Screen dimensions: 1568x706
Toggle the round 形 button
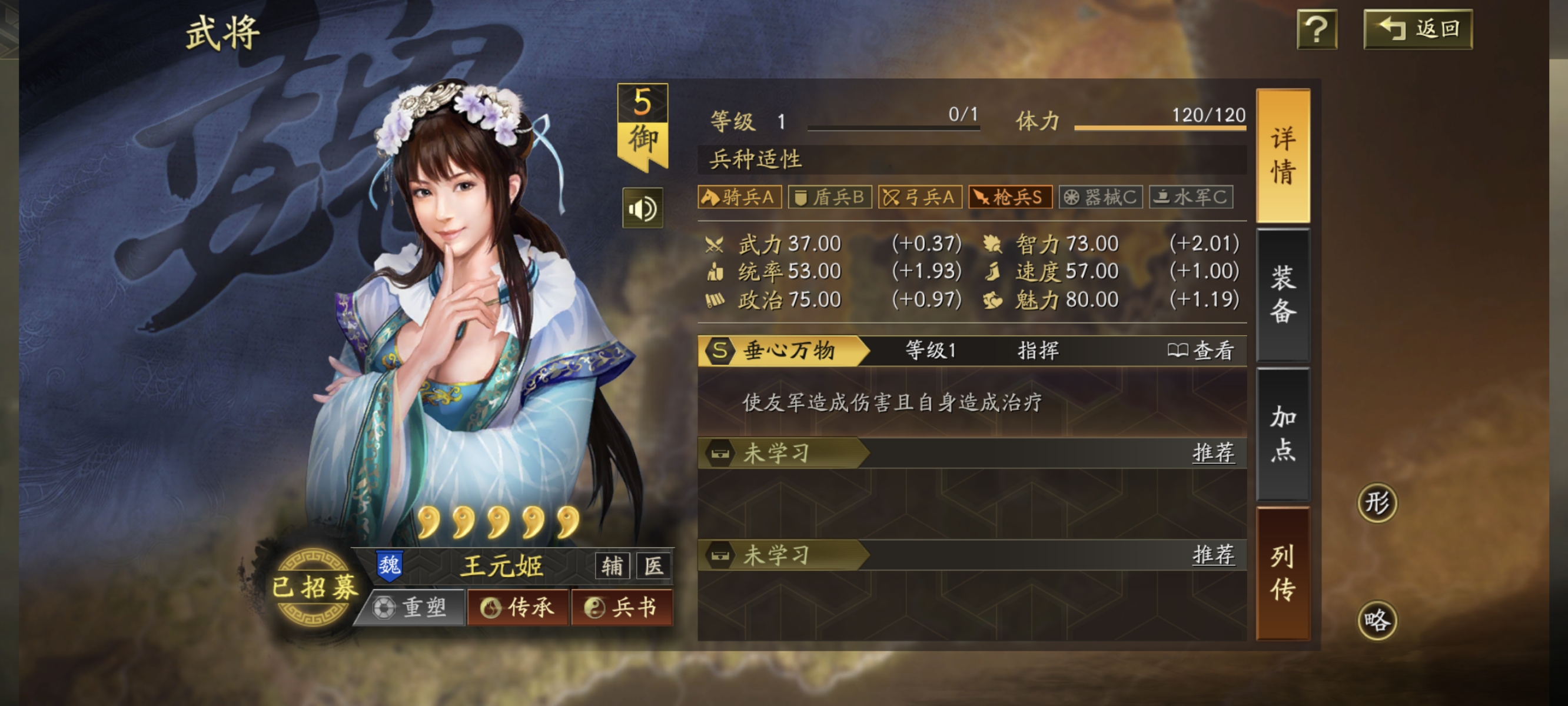(x=1377, y=502)
